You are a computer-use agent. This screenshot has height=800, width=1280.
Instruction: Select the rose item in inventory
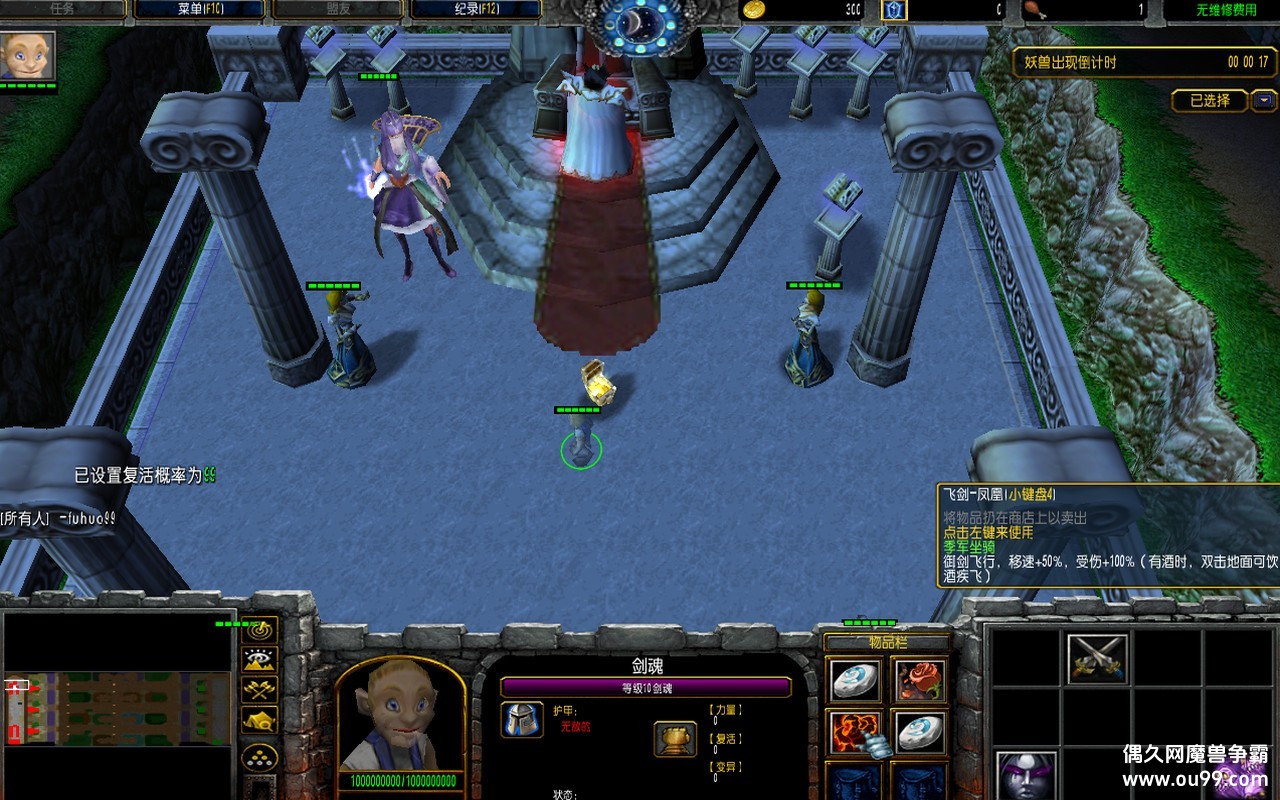[x=920, y=680]
